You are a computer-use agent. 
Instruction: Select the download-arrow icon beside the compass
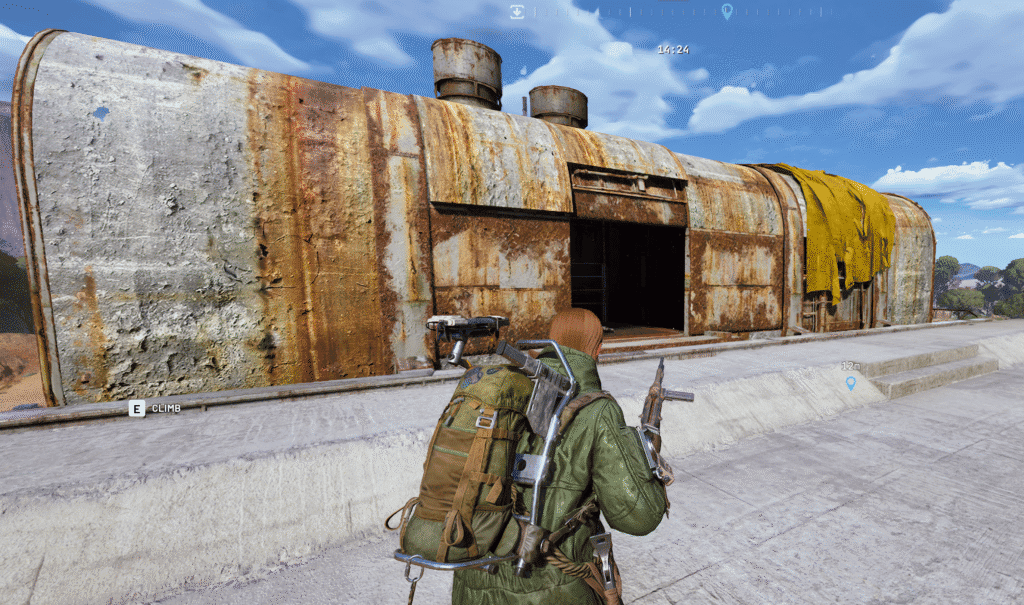point(517,12)
